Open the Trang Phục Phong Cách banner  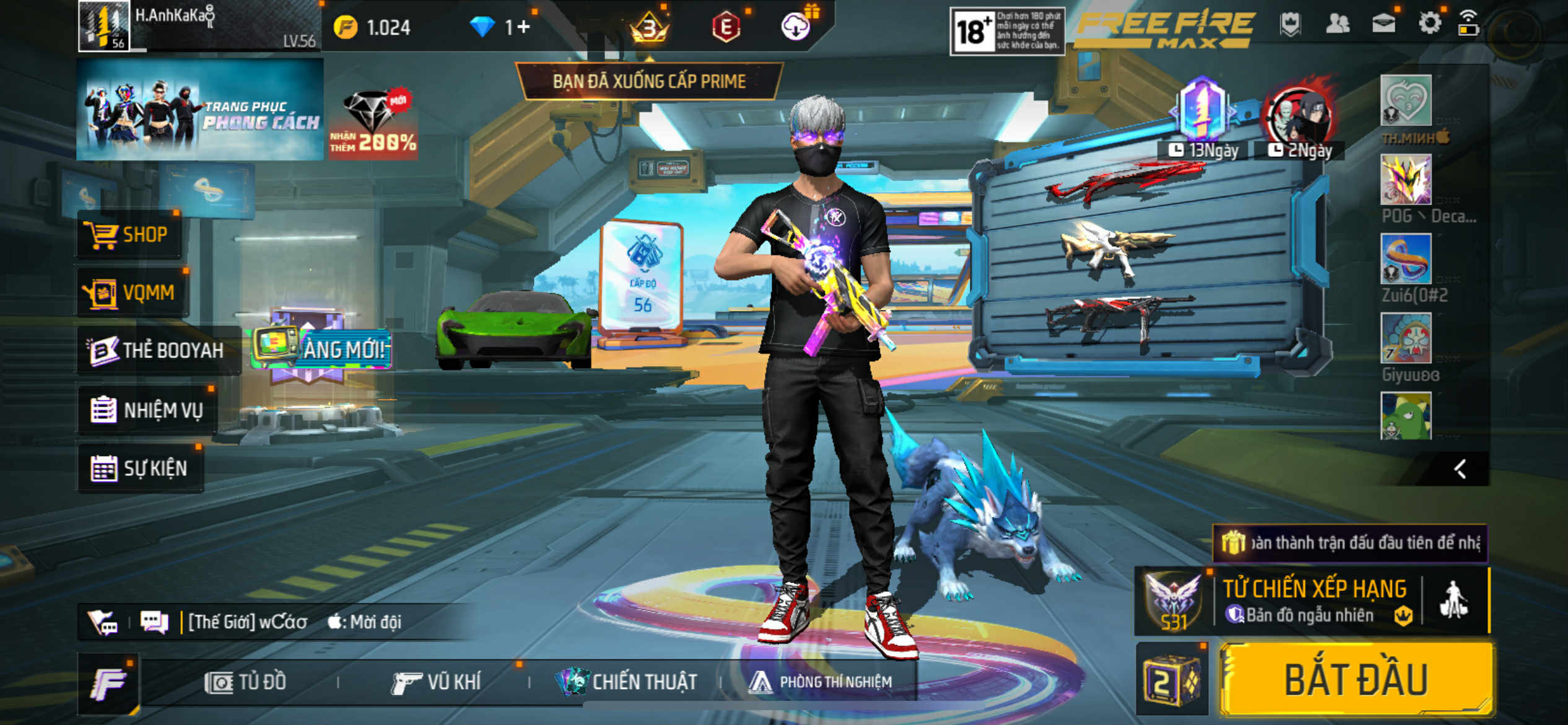coord(200,110)
